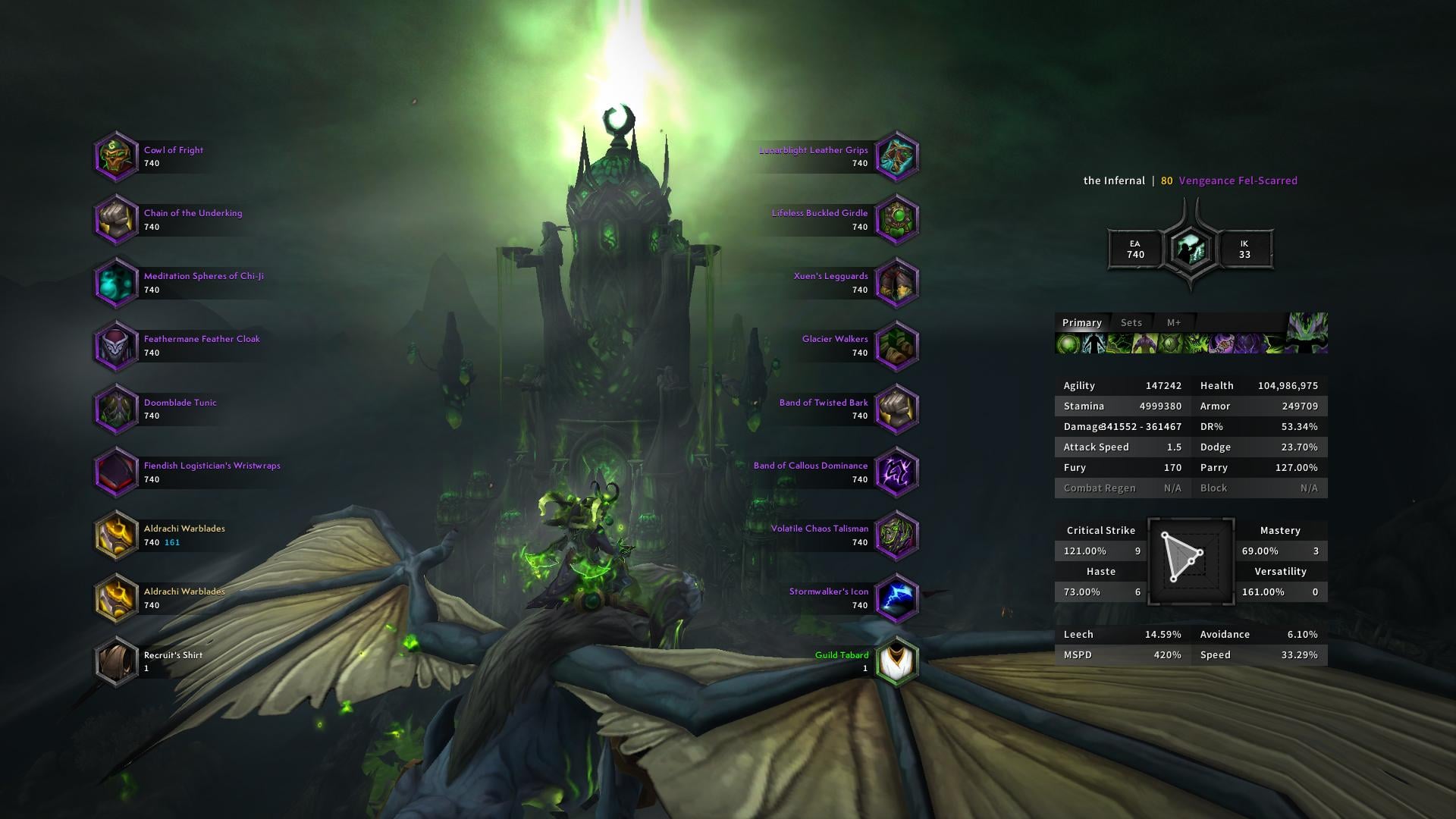Screen dimensions: 1456x819
Task: Open Meditation Spheres of Chi-Ji shoulder slot
Action: click(x=116, y=282)
